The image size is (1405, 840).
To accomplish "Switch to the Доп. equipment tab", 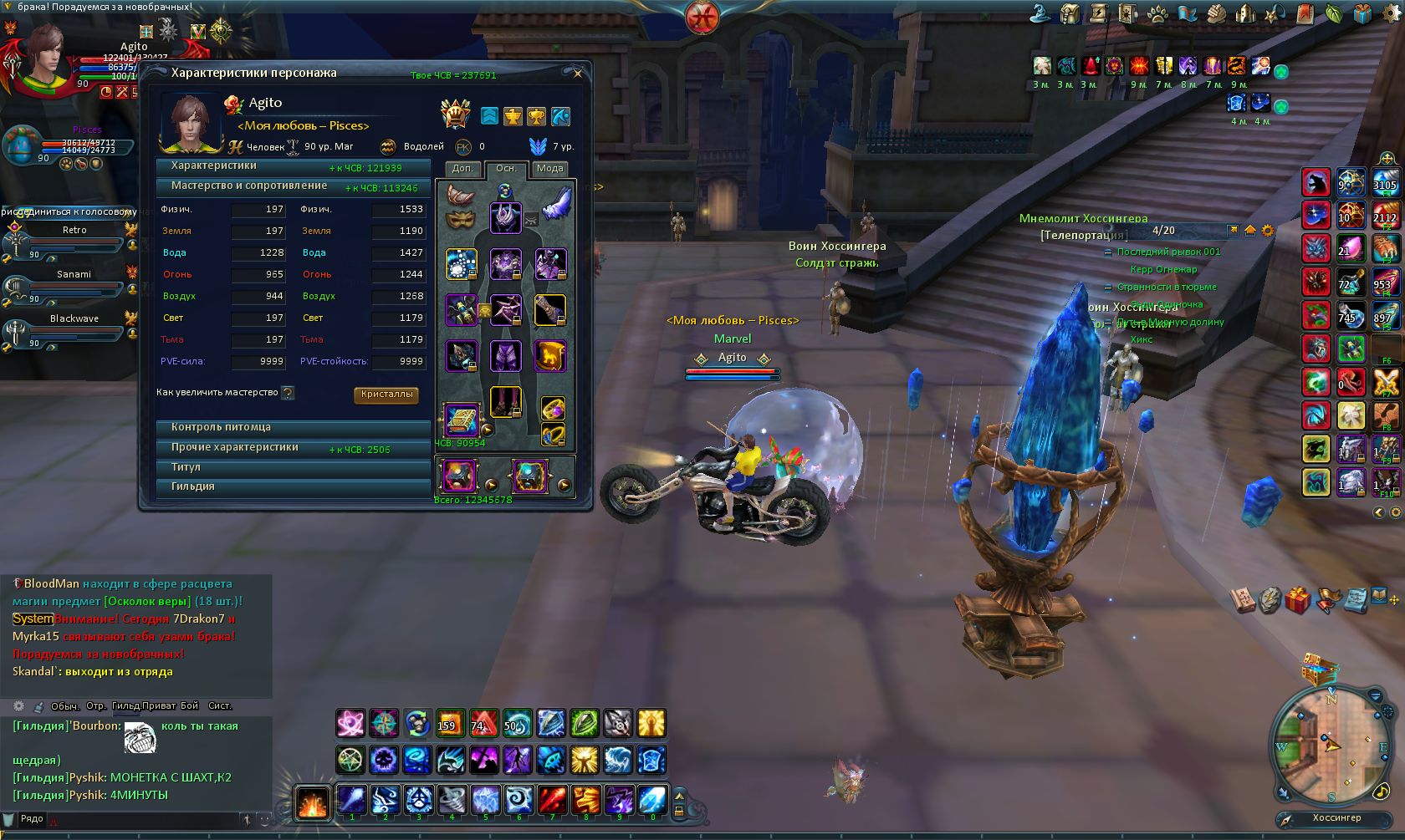I will pyautogui.click(x=462, y=169).
